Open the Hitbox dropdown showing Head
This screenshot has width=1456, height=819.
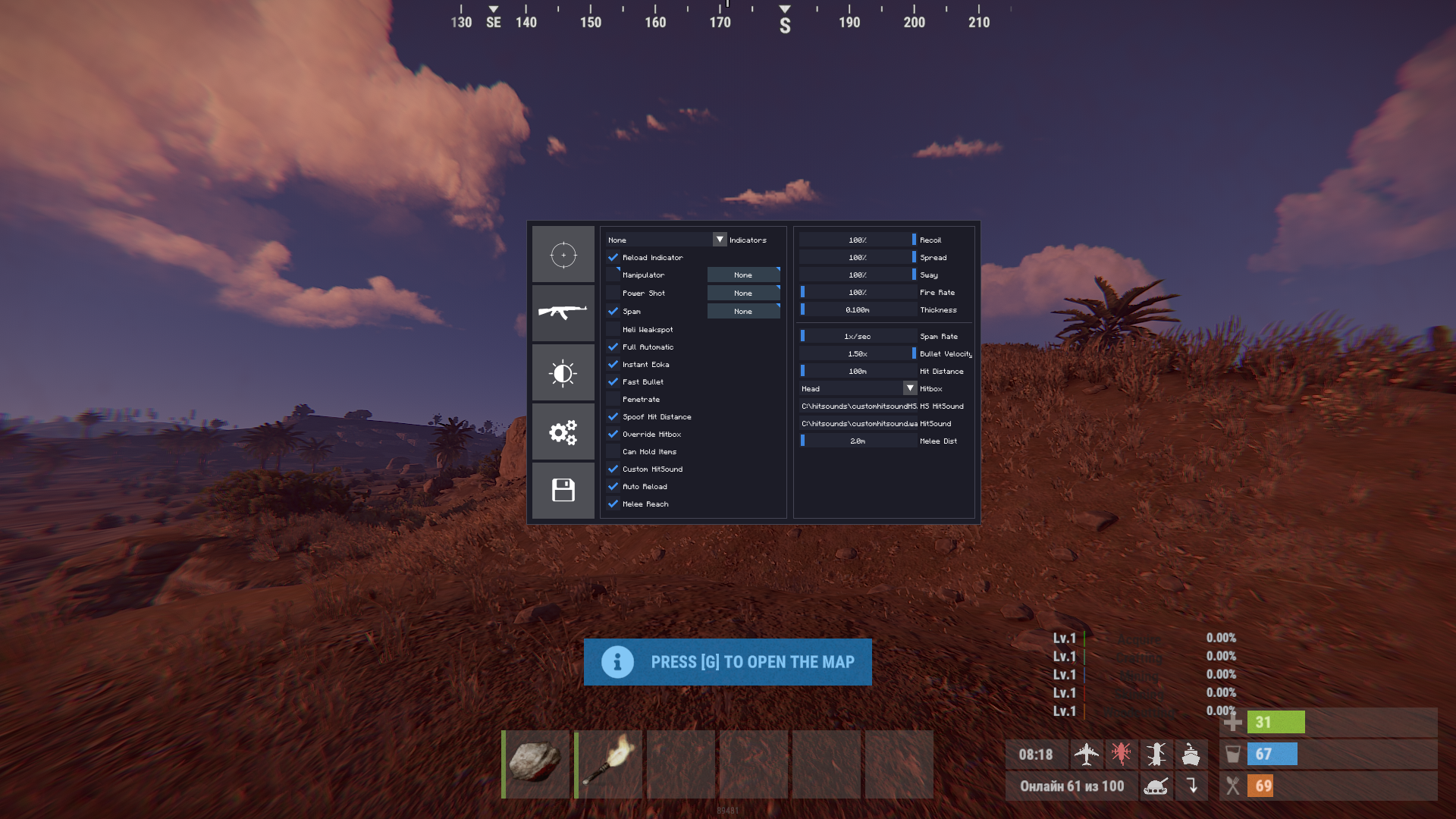click(858, 389)
